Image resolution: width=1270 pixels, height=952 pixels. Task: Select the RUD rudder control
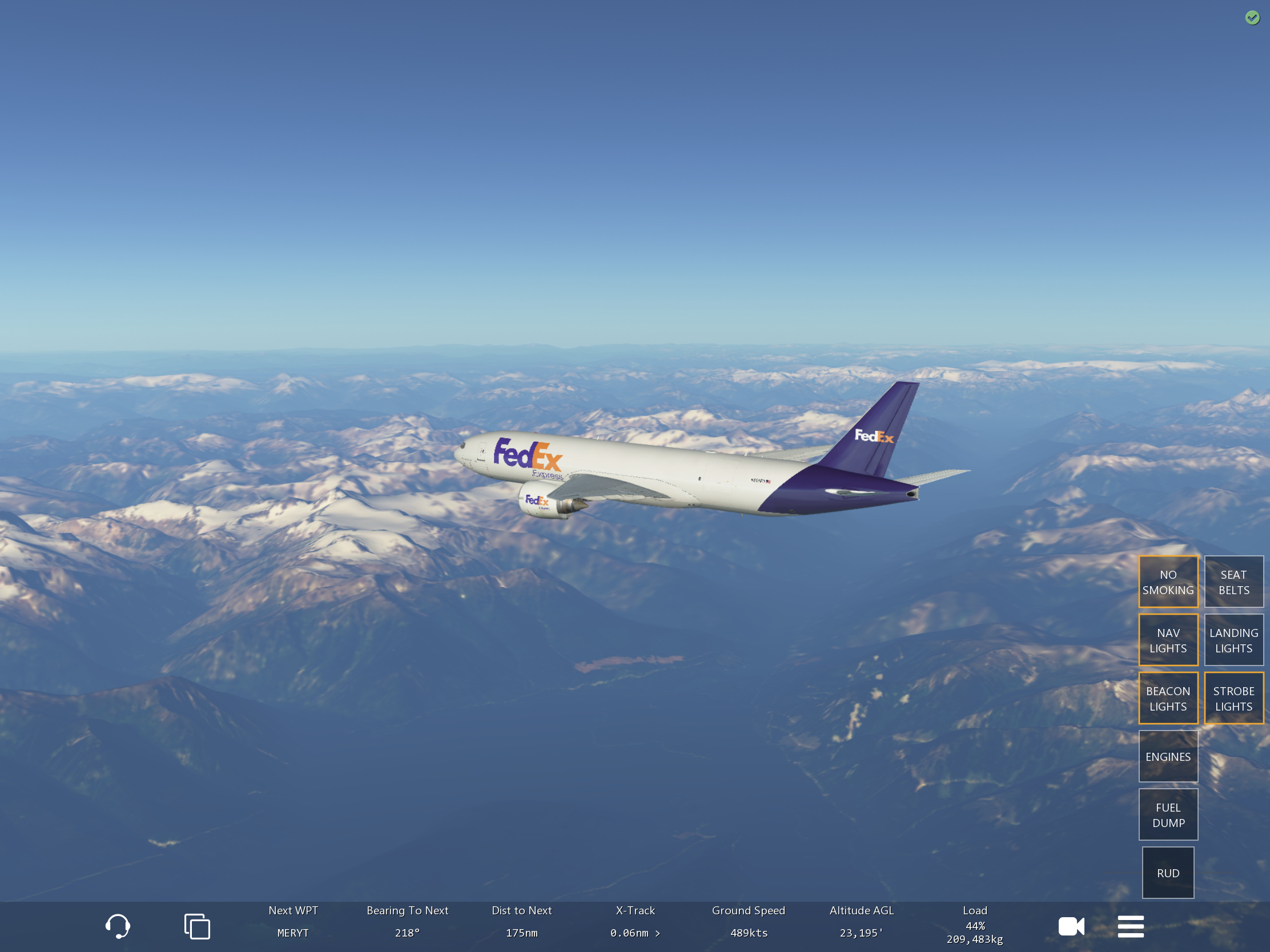click(1168, 873)
